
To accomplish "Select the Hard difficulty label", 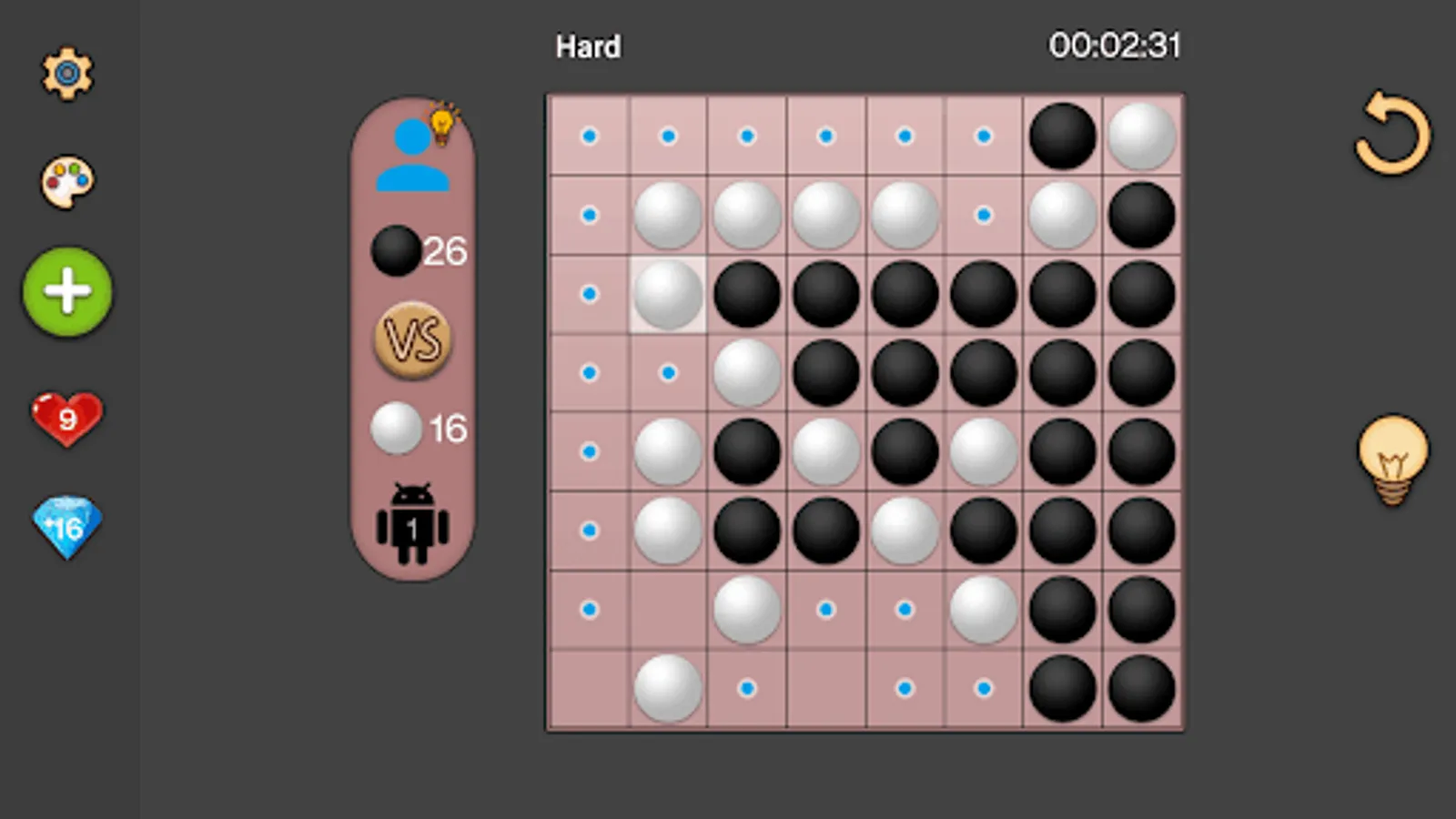I will tap(587, 46).
